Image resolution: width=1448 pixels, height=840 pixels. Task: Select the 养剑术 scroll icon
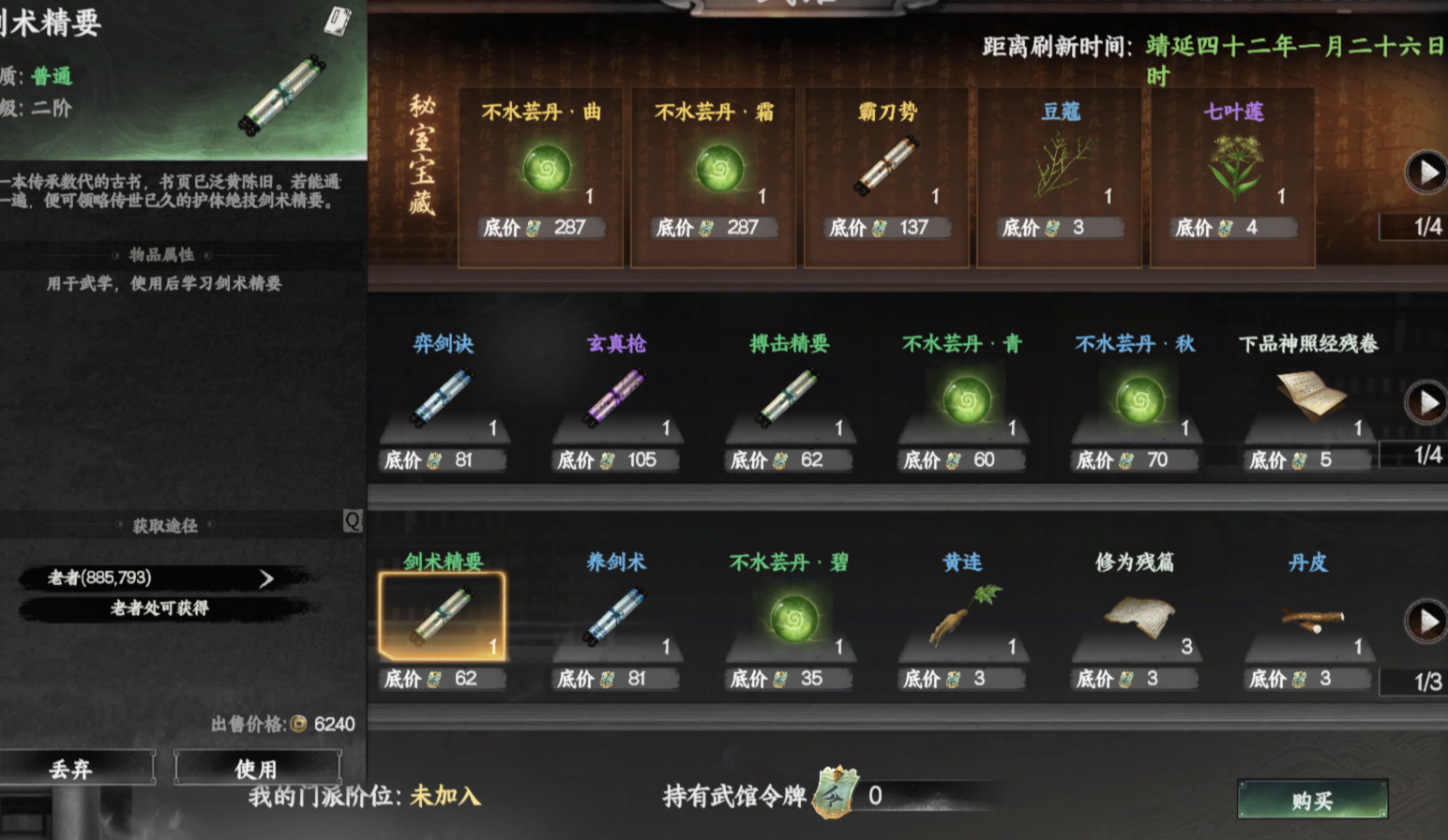coord(614,614)
